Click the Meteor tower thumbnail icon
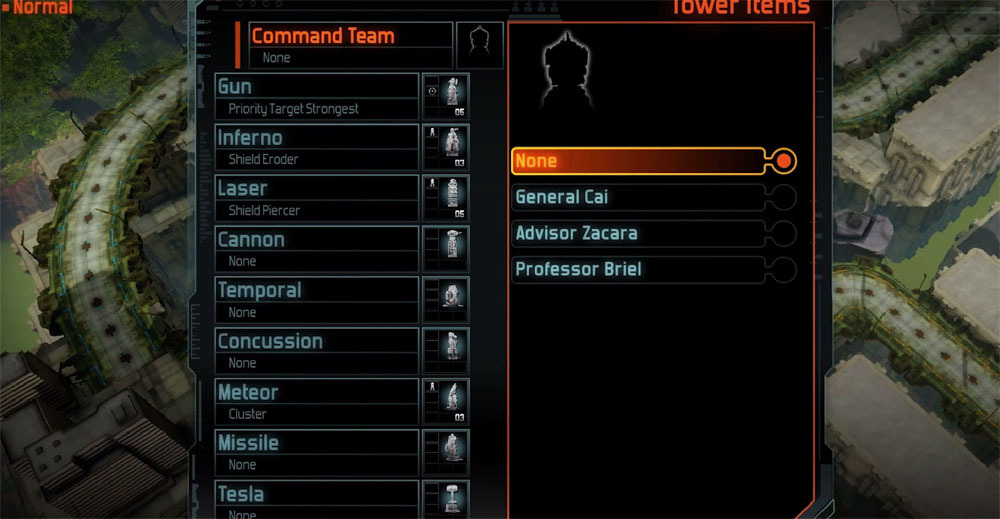 tap(448, 402)
